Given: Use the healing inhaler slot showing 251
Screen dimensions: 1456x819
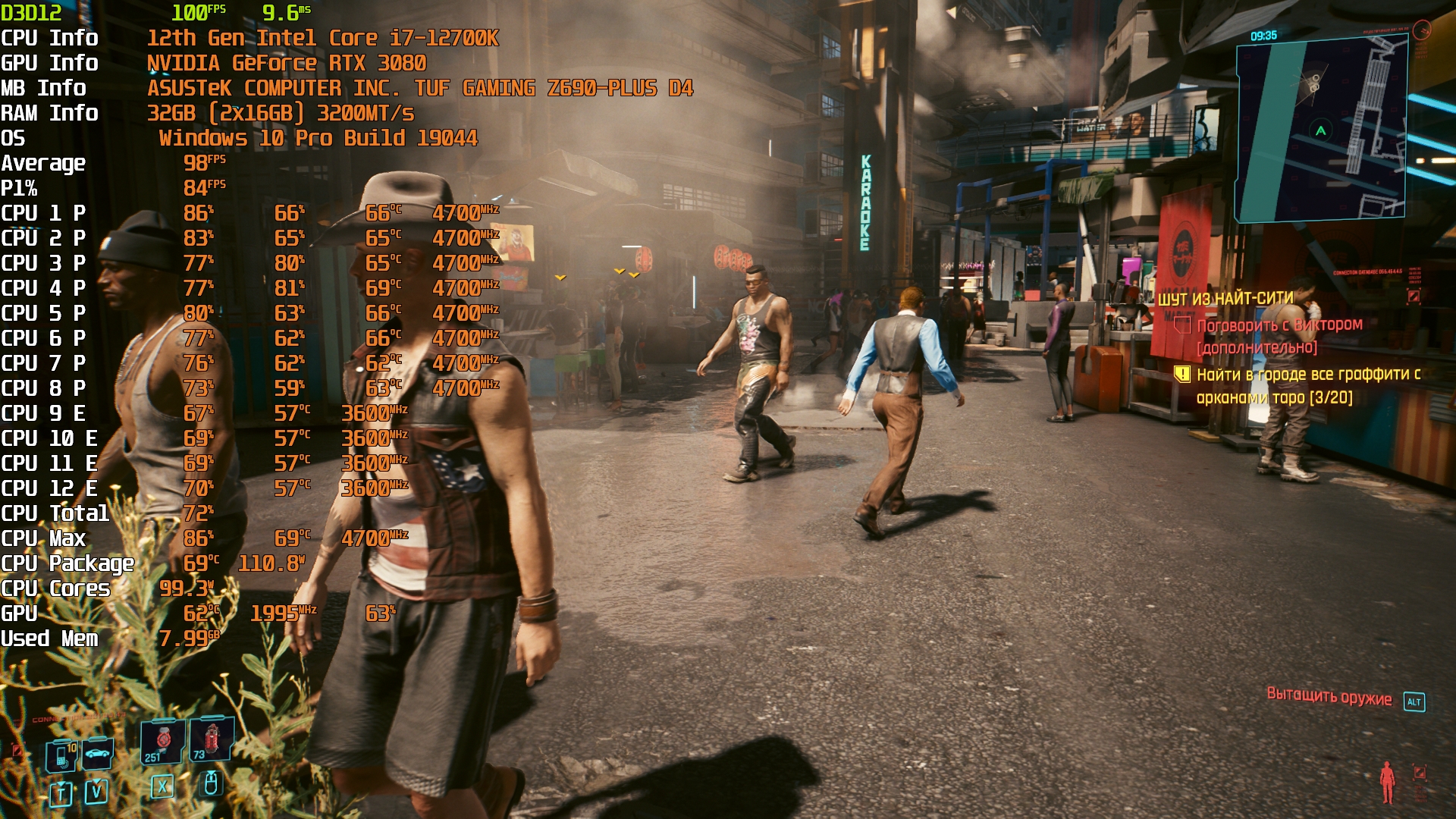Looking at the screenshot, I should 162,741.
